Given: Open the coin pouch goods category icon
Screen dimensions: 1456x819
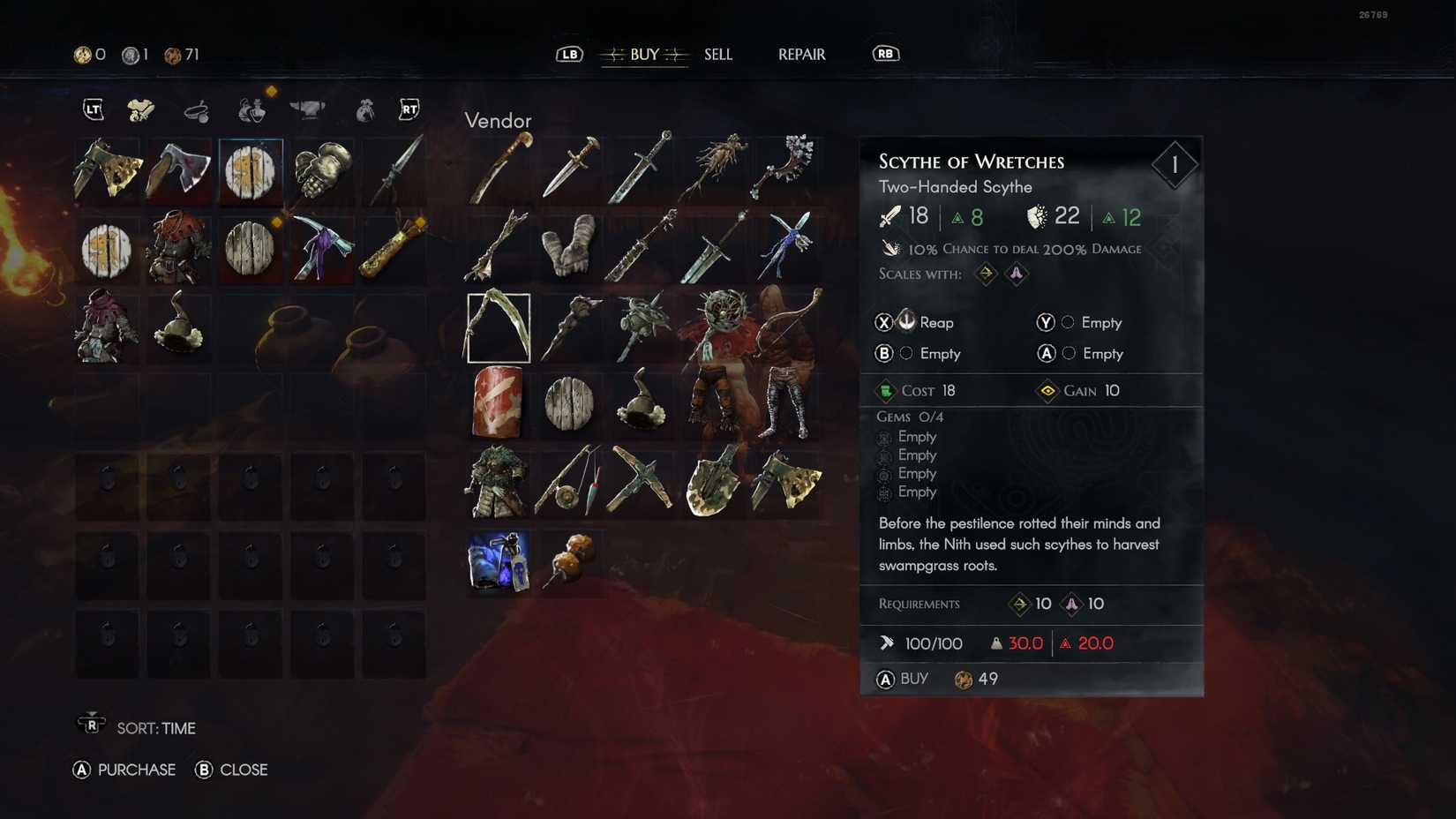Looking at the screenshot, I should tap(364, 110).
